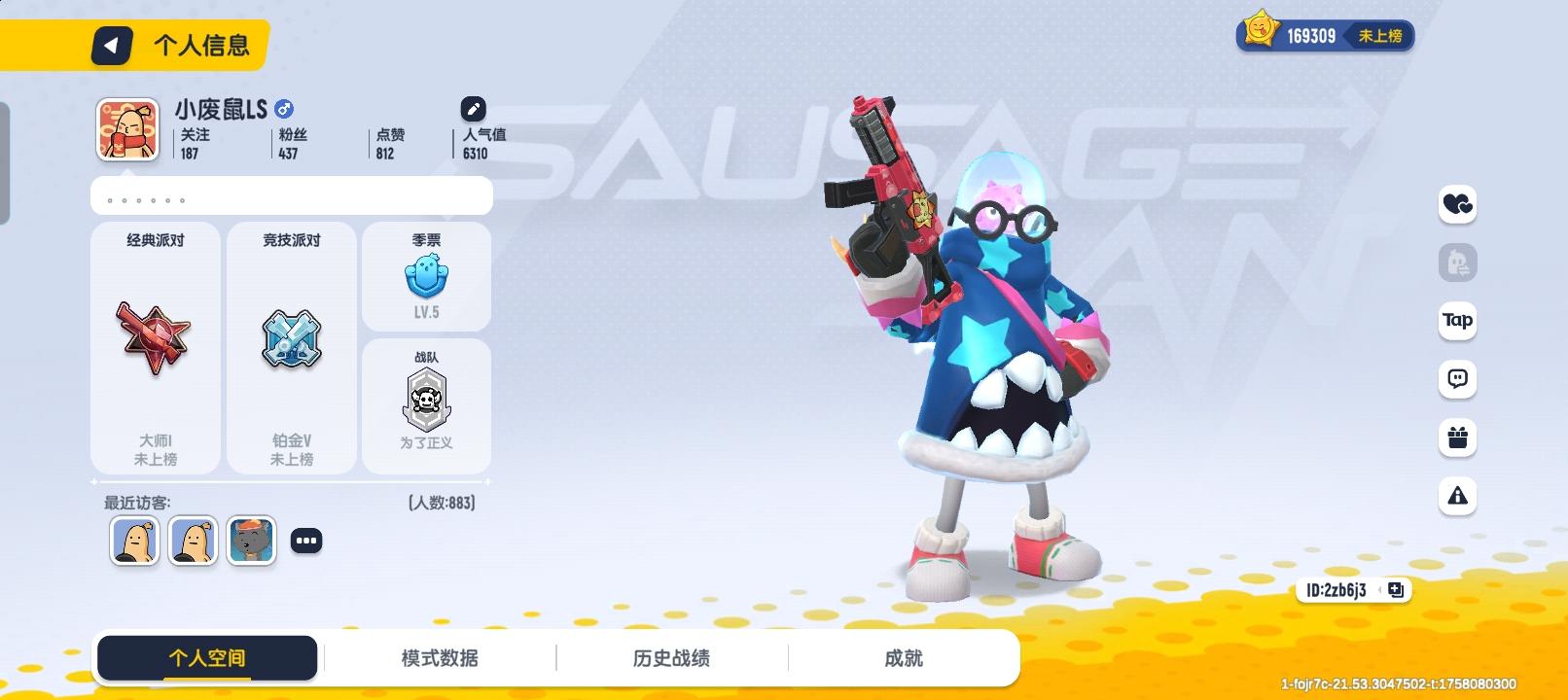Report the player using the exclamation icon
The height and width of the screenshot is (700, 1568).
tap(1456, 497)
